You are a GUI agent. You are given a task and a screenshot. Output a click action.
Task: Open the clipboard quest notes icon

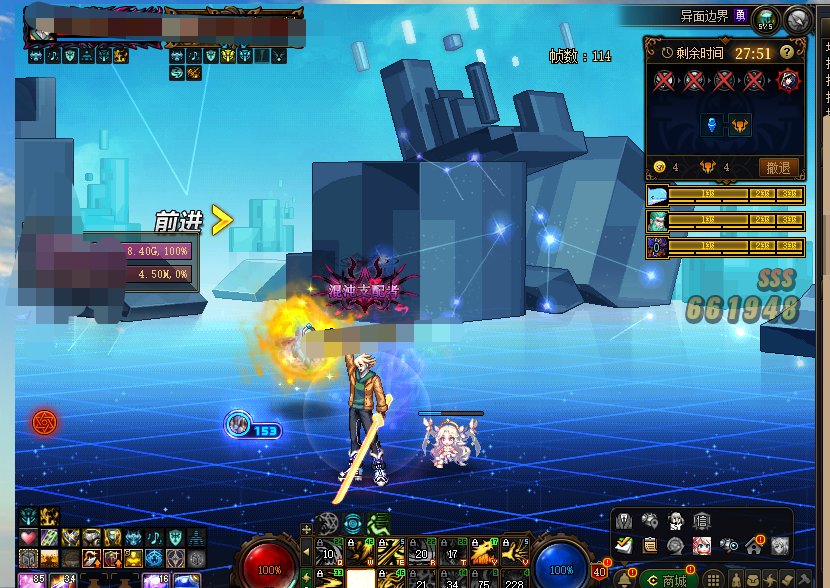pos(650,545)
